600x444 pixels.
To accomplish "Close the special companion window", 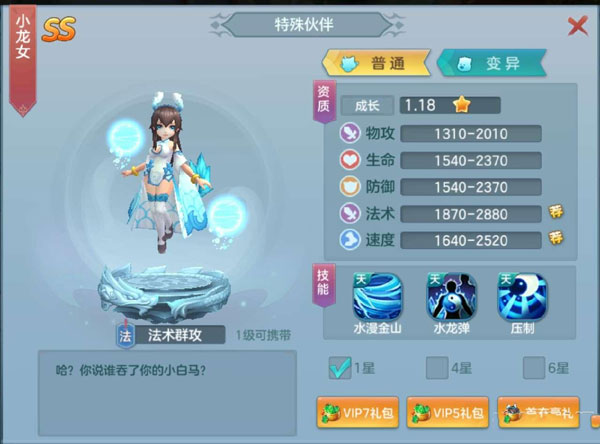I will coord(577,25).
